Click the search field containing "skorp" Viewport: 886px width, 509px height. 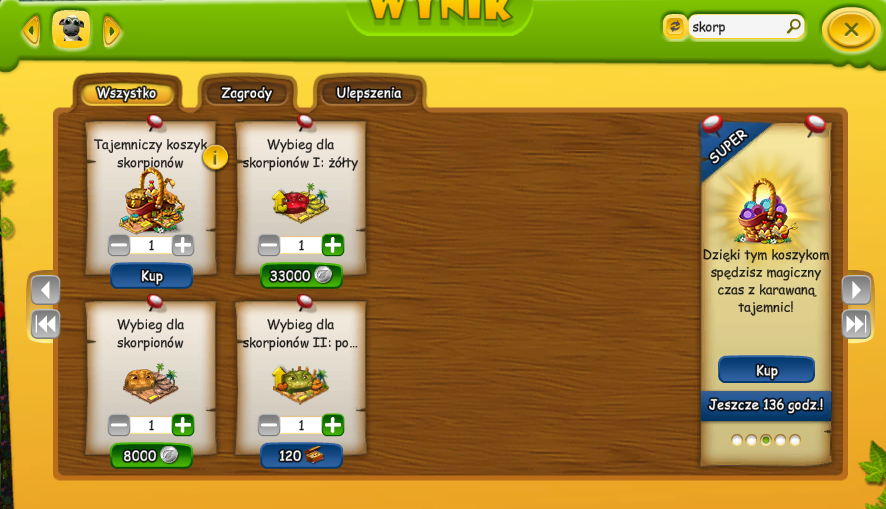point(736,27)
